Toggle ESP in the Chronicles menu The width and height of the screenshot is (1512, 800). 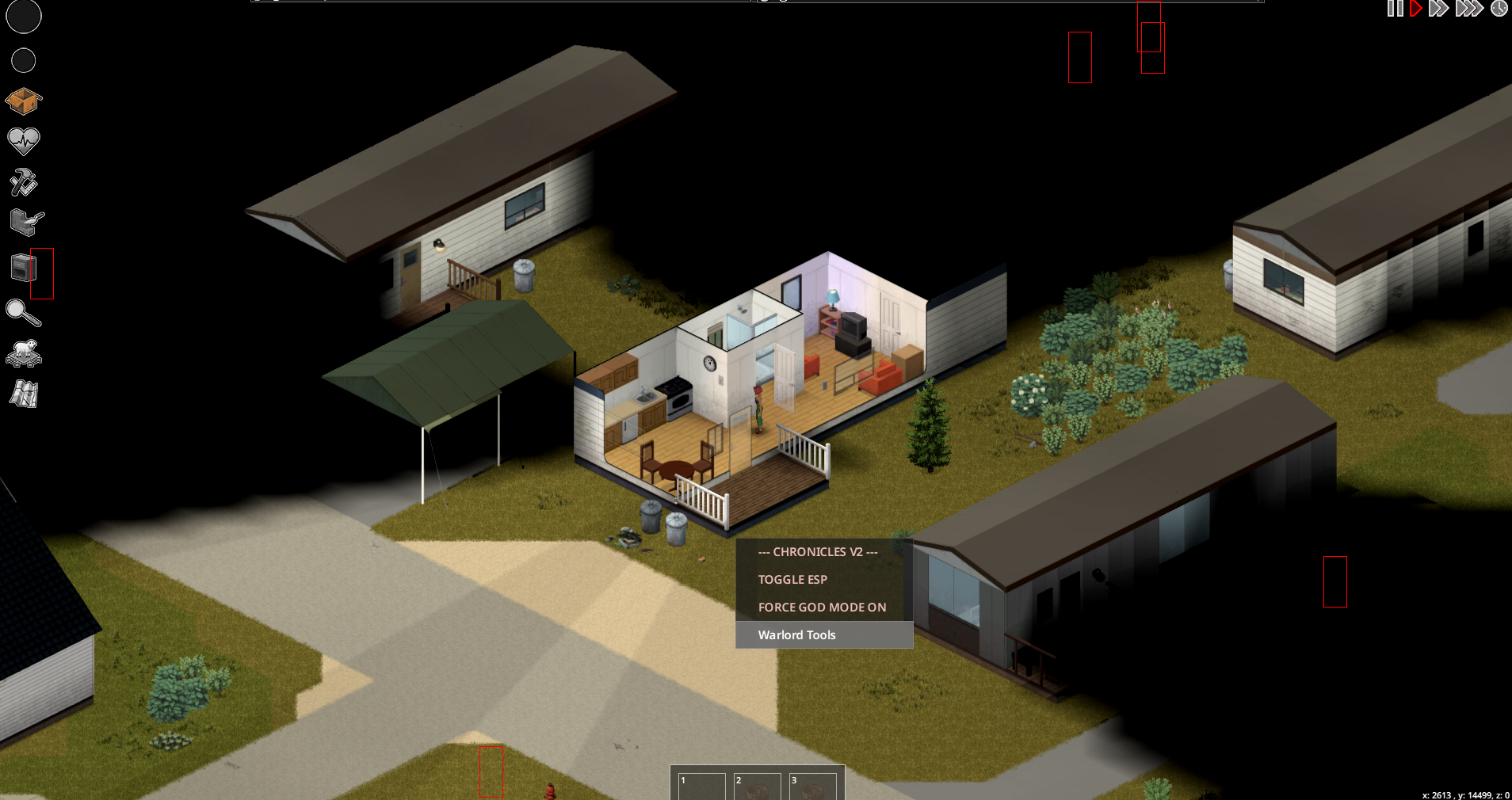(x=792, y=580)
